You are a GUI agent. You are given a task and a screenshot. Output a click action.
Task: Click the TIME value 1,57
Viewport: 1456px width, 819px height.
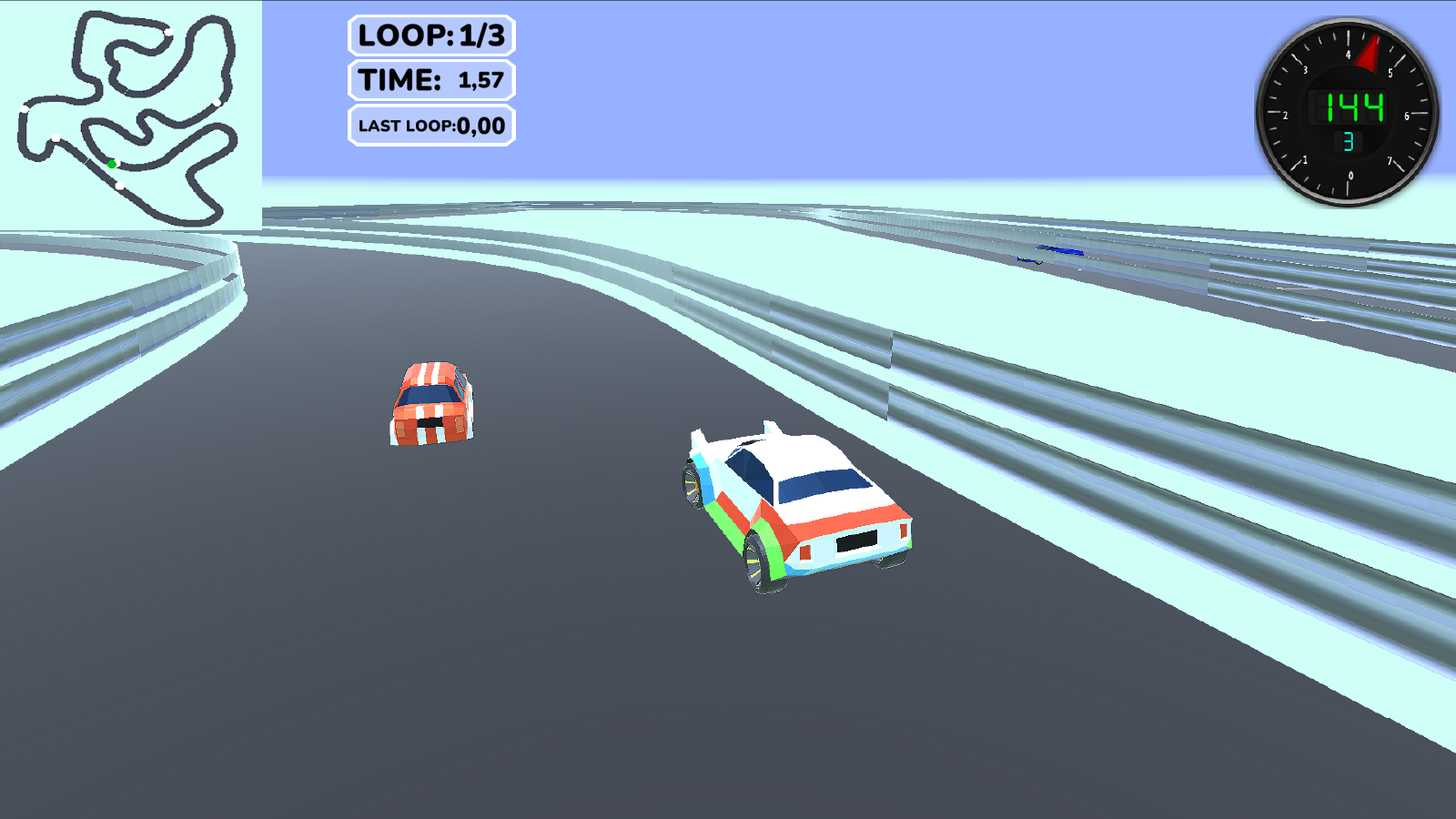(480, 81)
